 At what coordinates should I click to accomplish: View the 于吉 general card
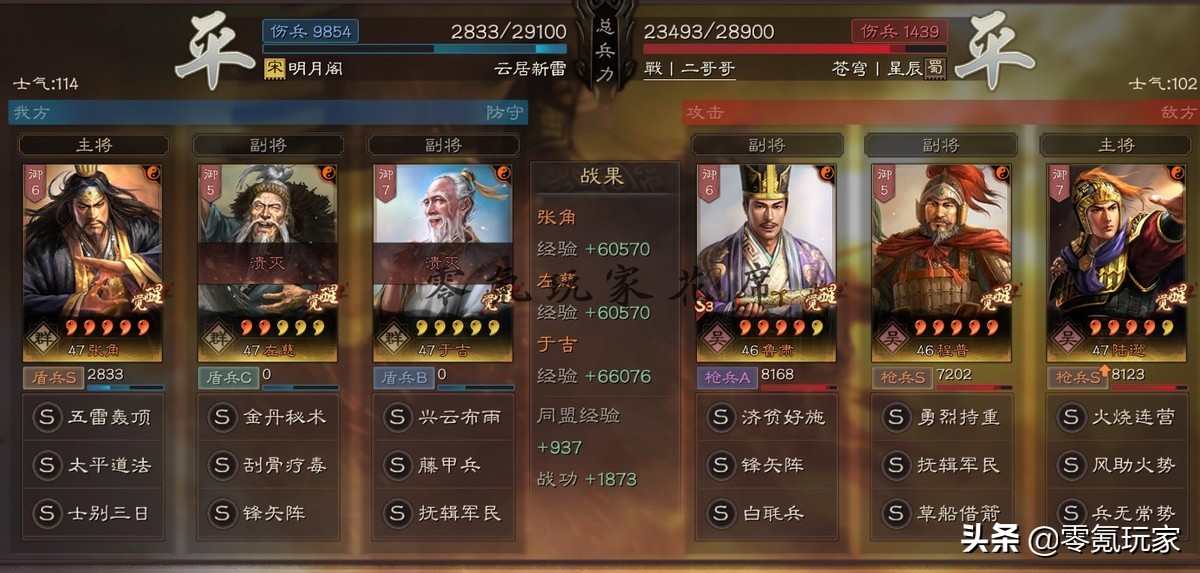tap(443, 260)
